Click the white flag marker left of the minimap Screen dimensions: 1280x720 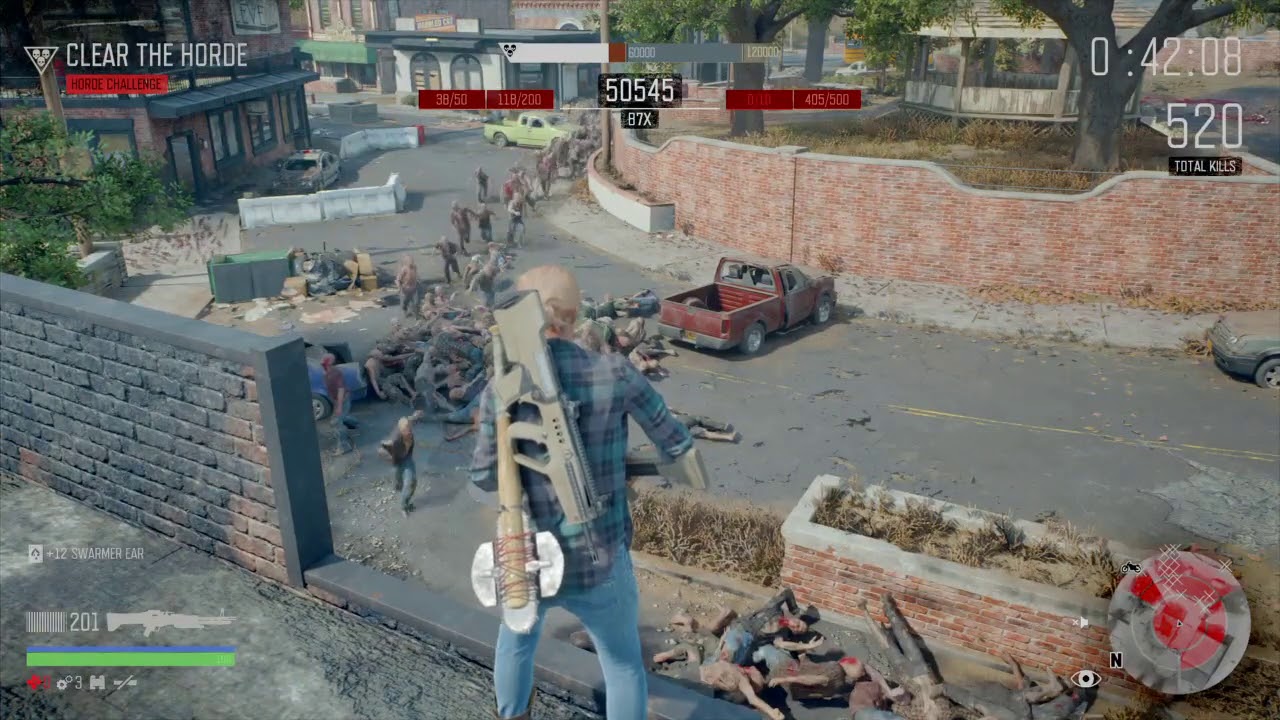1083,621
